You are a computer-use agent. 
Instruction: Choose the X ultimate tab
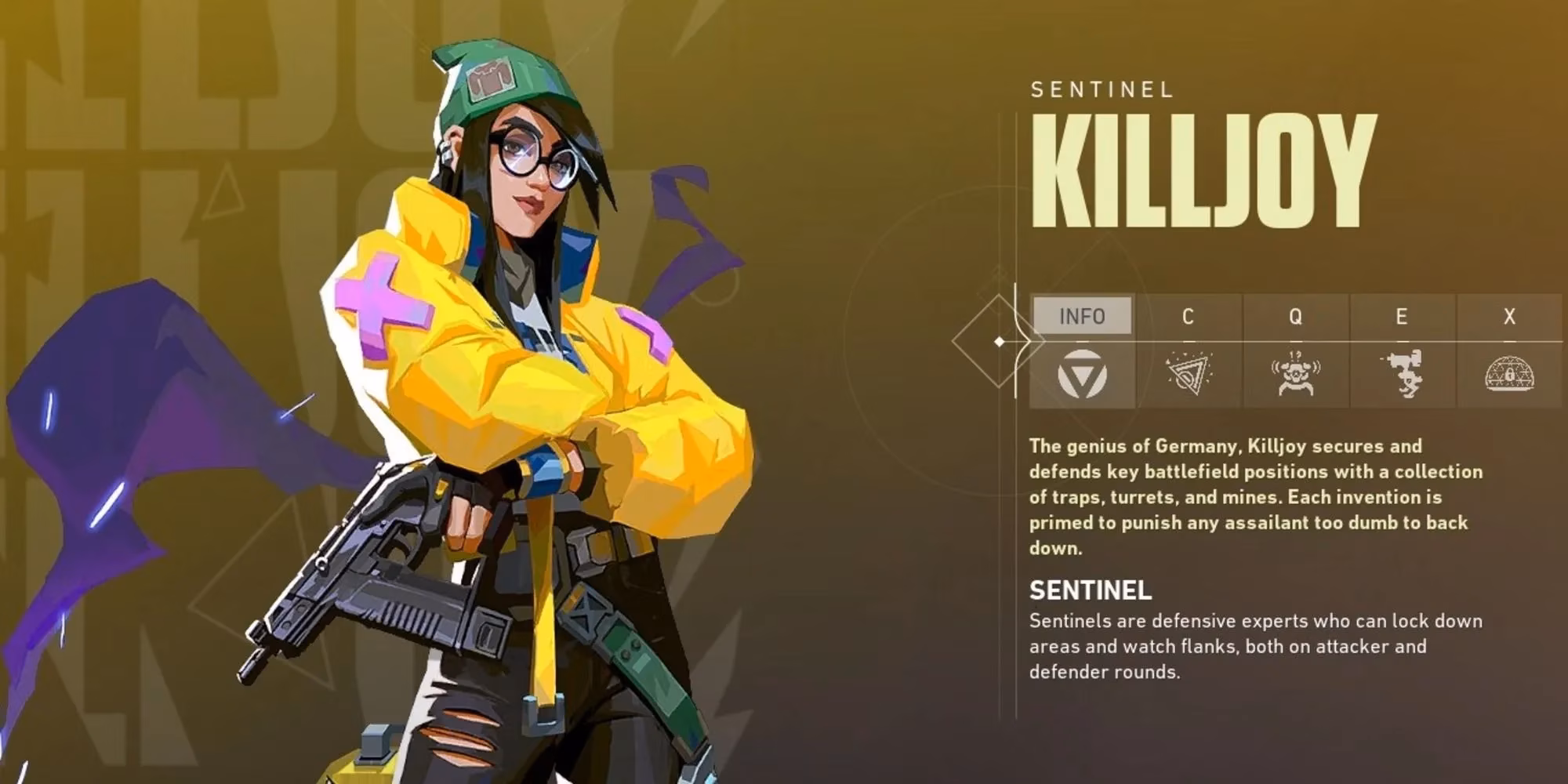coord(1509,316)
